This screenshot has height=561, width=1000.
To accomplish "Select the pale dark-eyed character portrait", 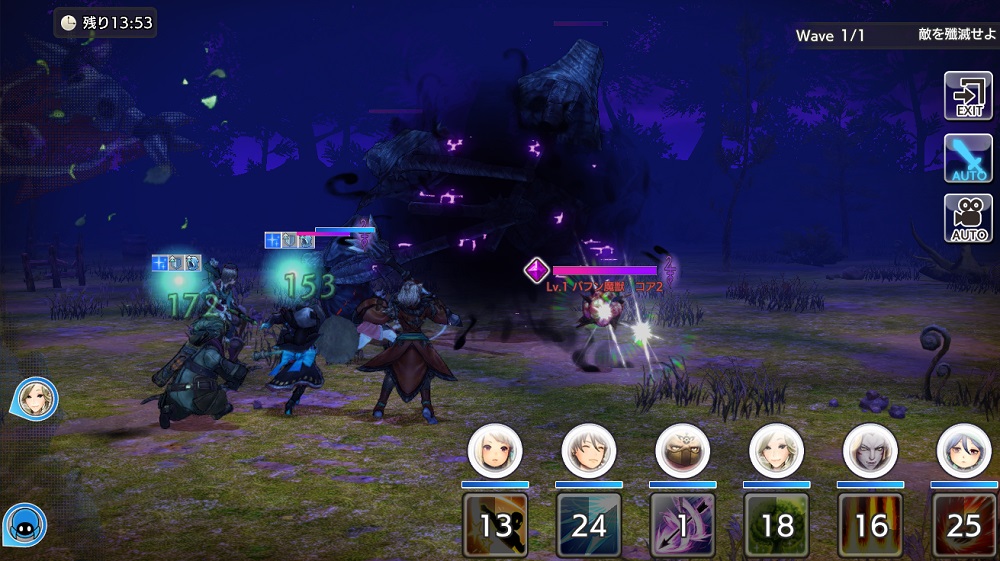I will point(871,451).
